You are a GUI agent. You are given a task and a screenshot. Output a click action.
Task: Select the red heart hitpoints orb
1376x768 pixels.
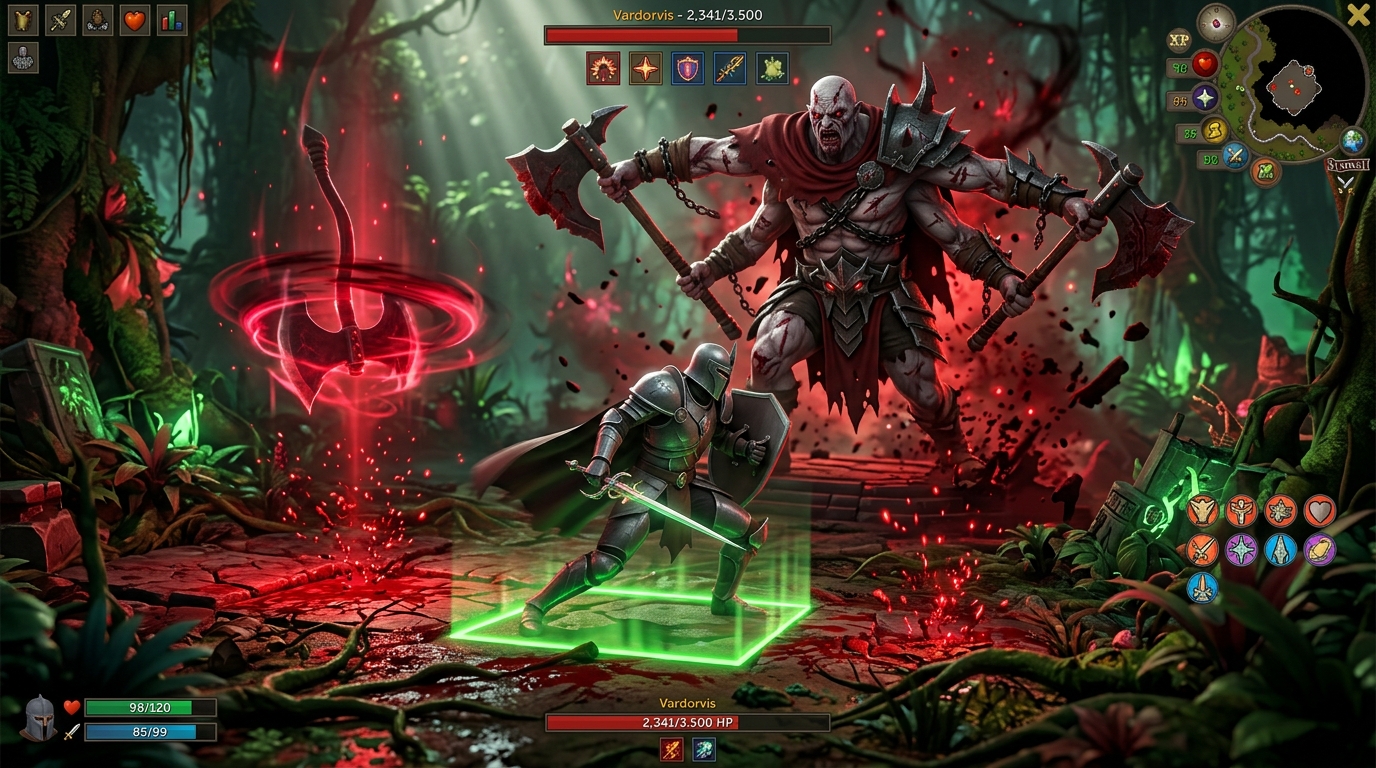pos(1205,64)
